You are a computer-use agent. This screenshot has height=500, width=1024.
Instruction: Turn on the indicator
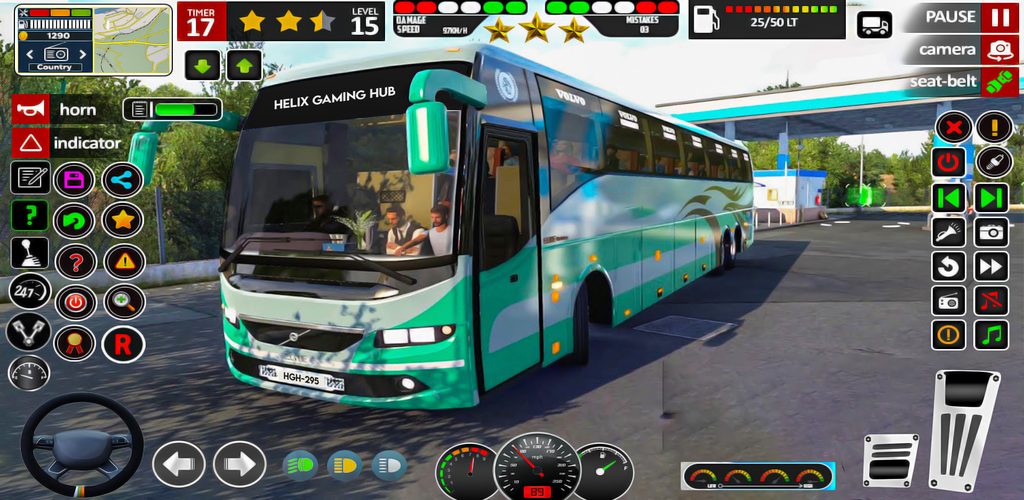30,143
